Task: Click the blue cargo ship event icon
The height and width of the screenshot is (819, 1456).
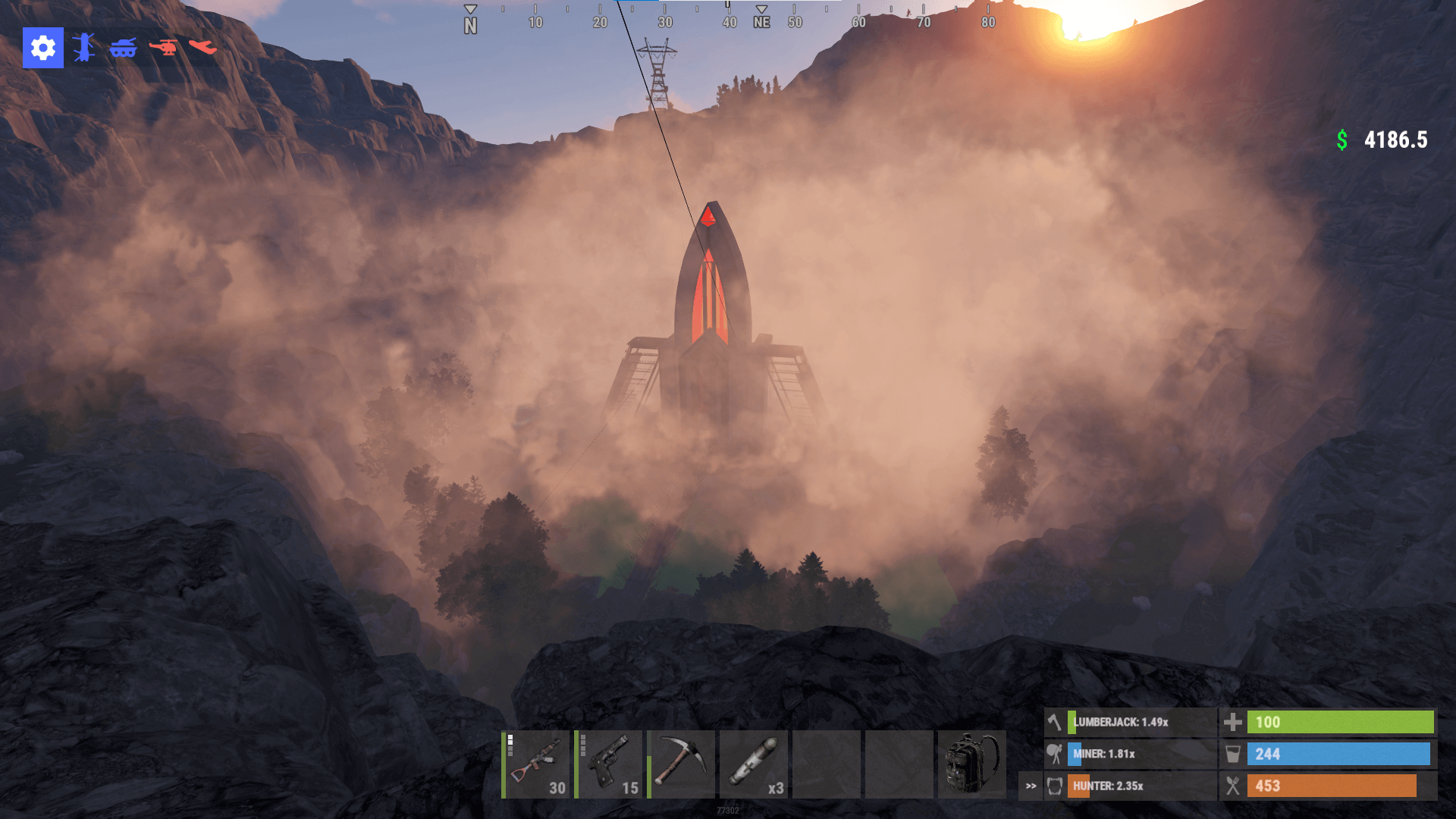Action: tap(84, 48)
